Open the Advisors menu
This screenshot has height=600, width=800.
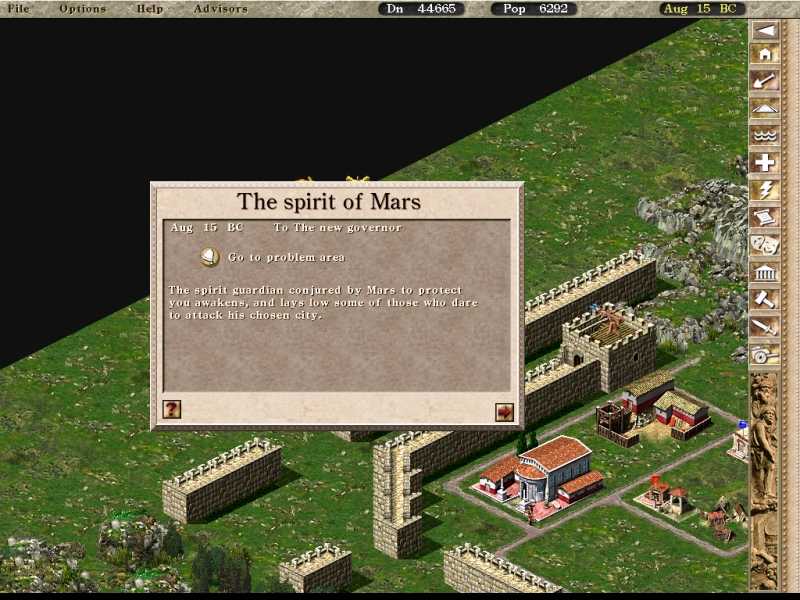220,9
